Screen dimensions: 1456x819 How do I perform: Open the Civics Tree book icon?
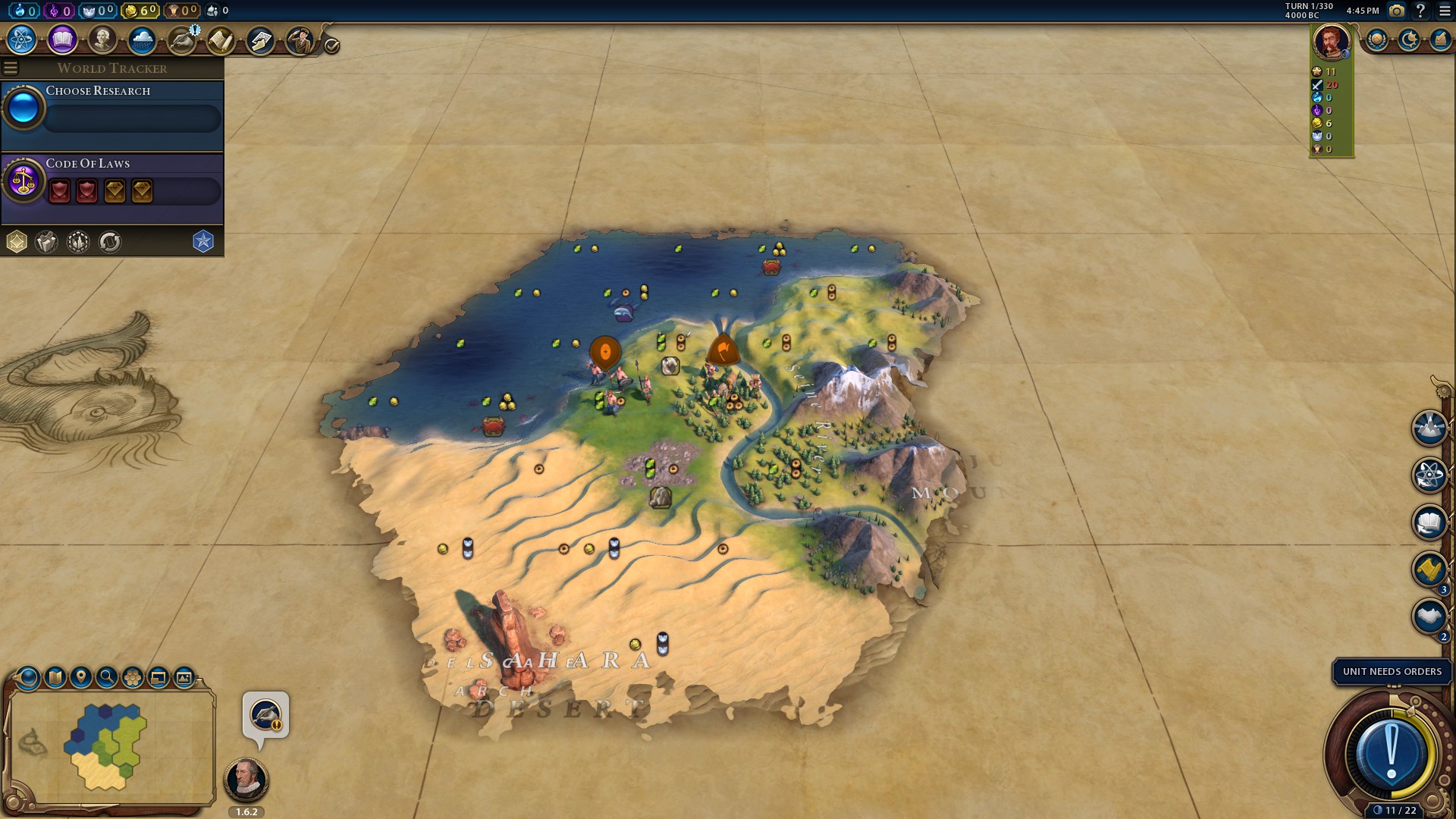[x=62, y=39]
